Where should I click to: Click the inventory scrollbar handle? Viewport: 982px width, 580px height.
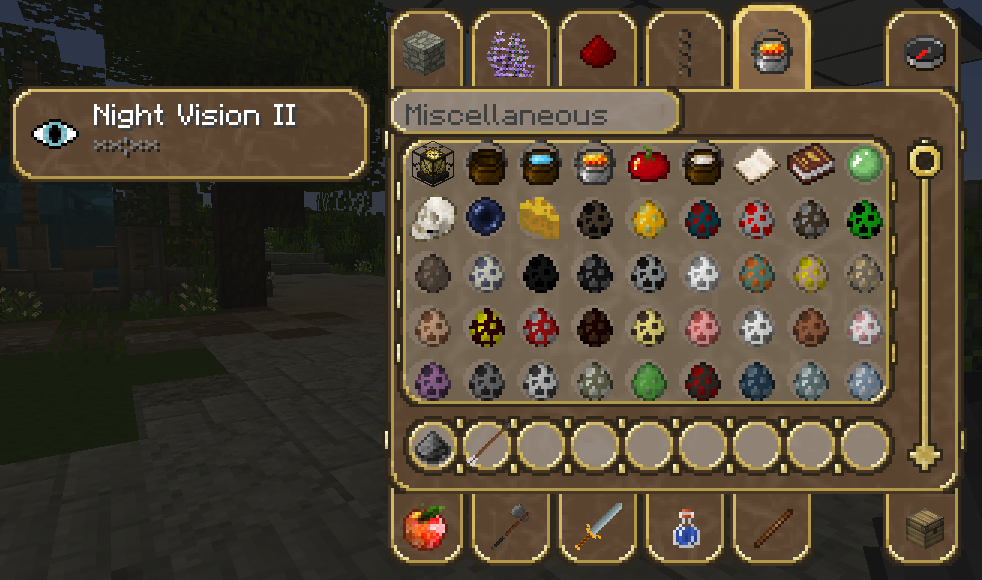pos(926,159)
